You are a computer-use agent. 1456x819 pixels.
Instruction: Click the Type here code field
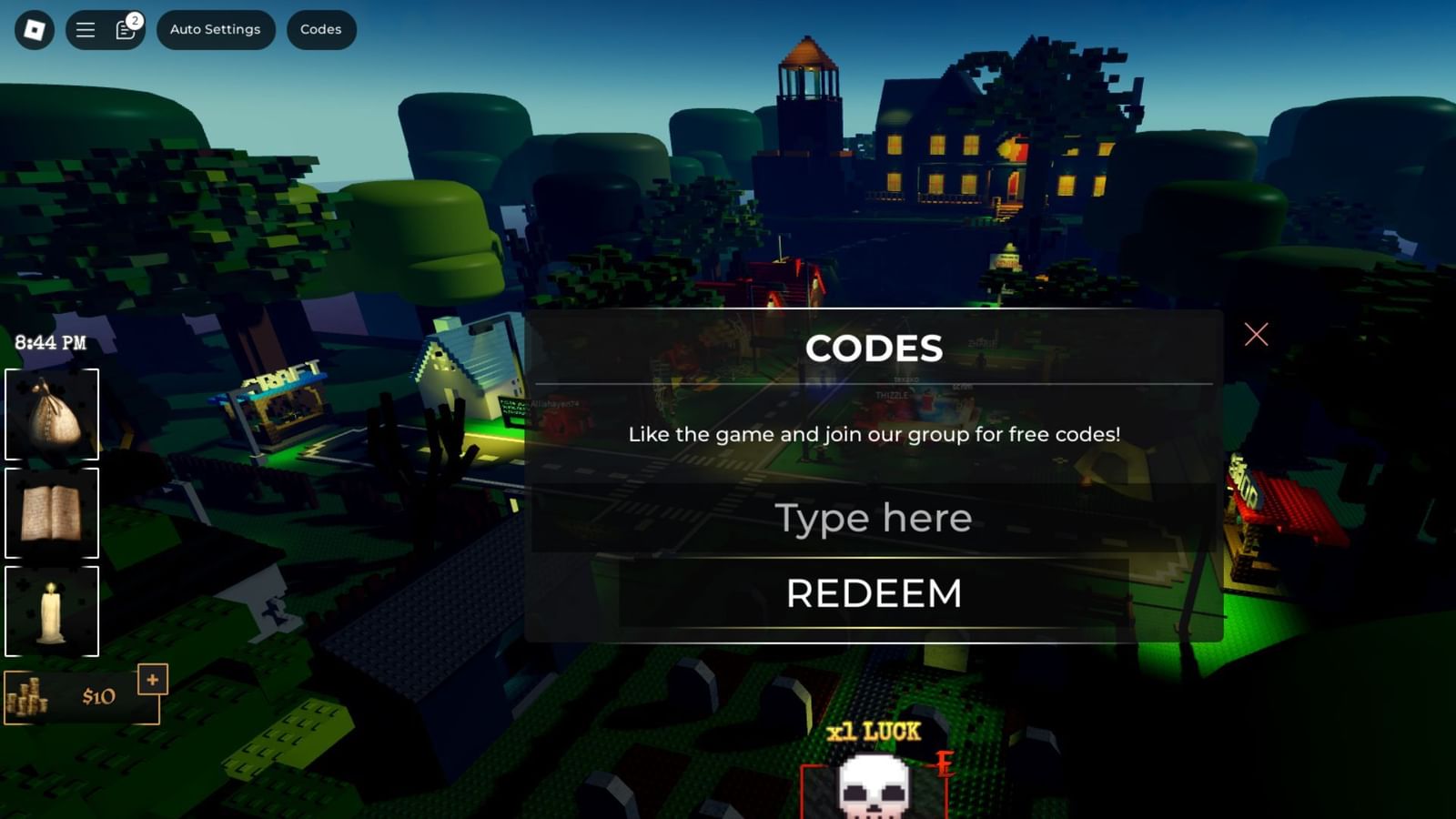(x=872, y=517)
